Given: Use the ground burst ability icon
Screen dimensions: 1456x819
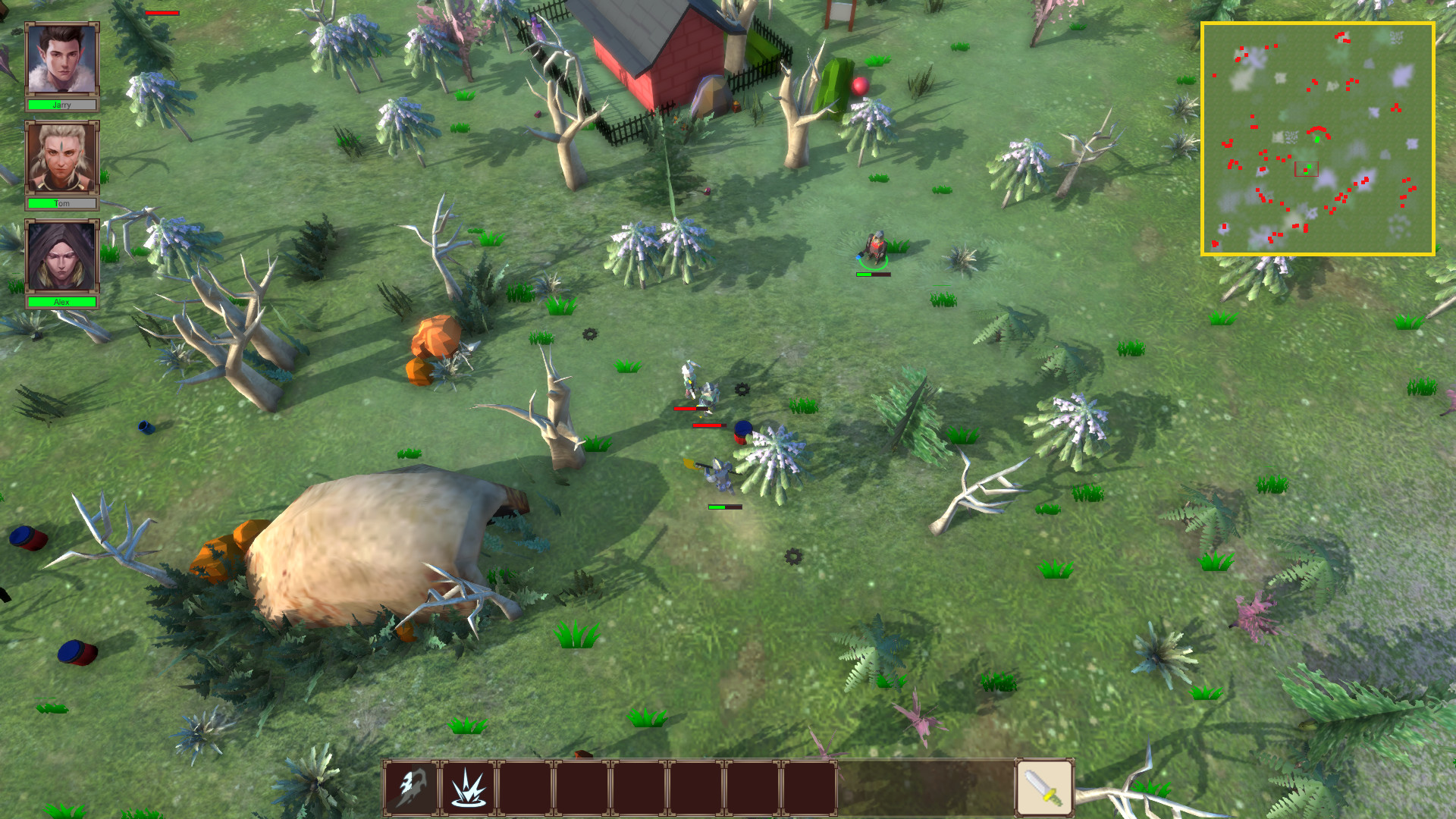Looking at the screenshot, I should (x=468, y=788).
